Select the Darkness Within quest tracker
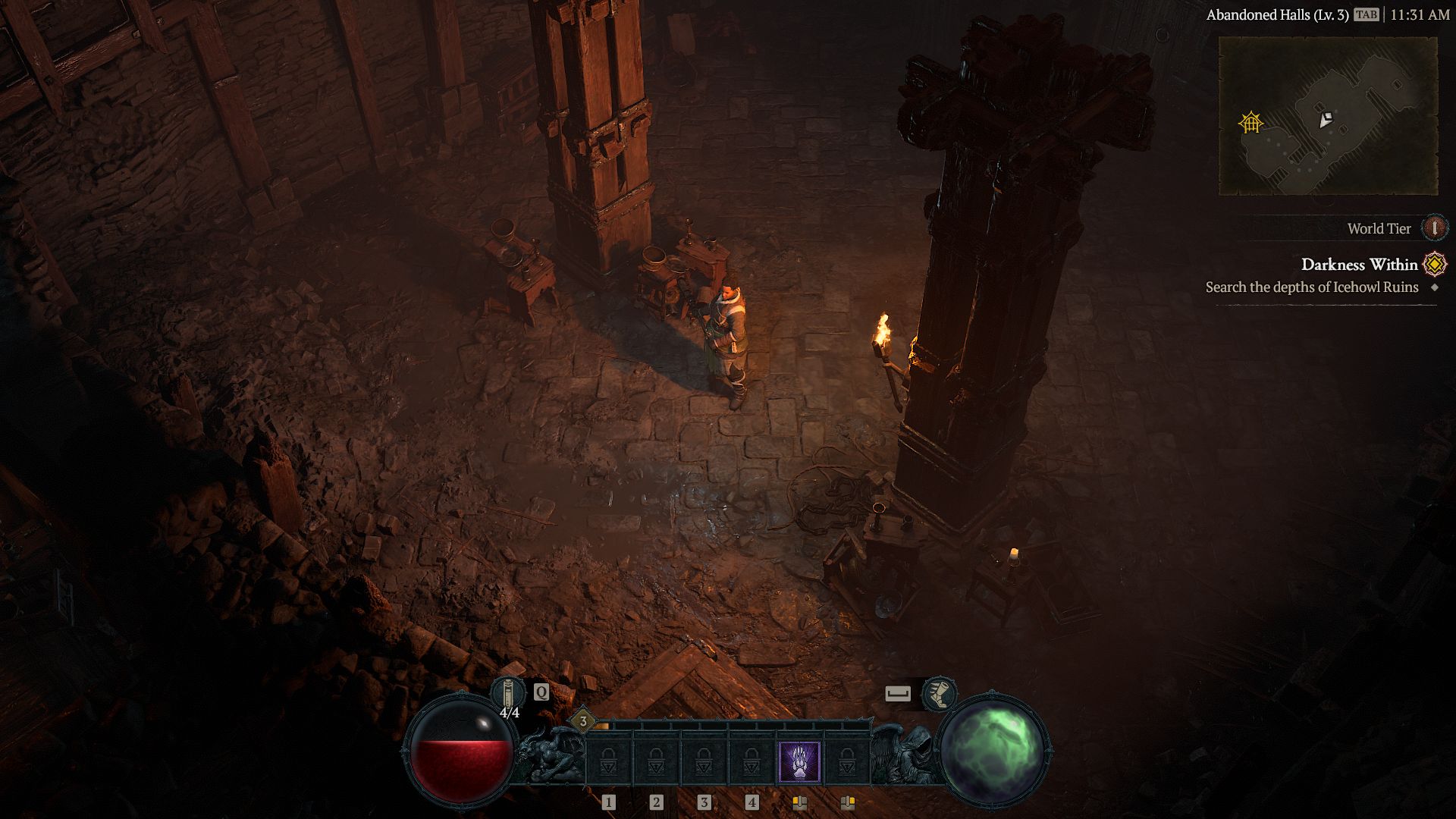 coord(1359,265)
